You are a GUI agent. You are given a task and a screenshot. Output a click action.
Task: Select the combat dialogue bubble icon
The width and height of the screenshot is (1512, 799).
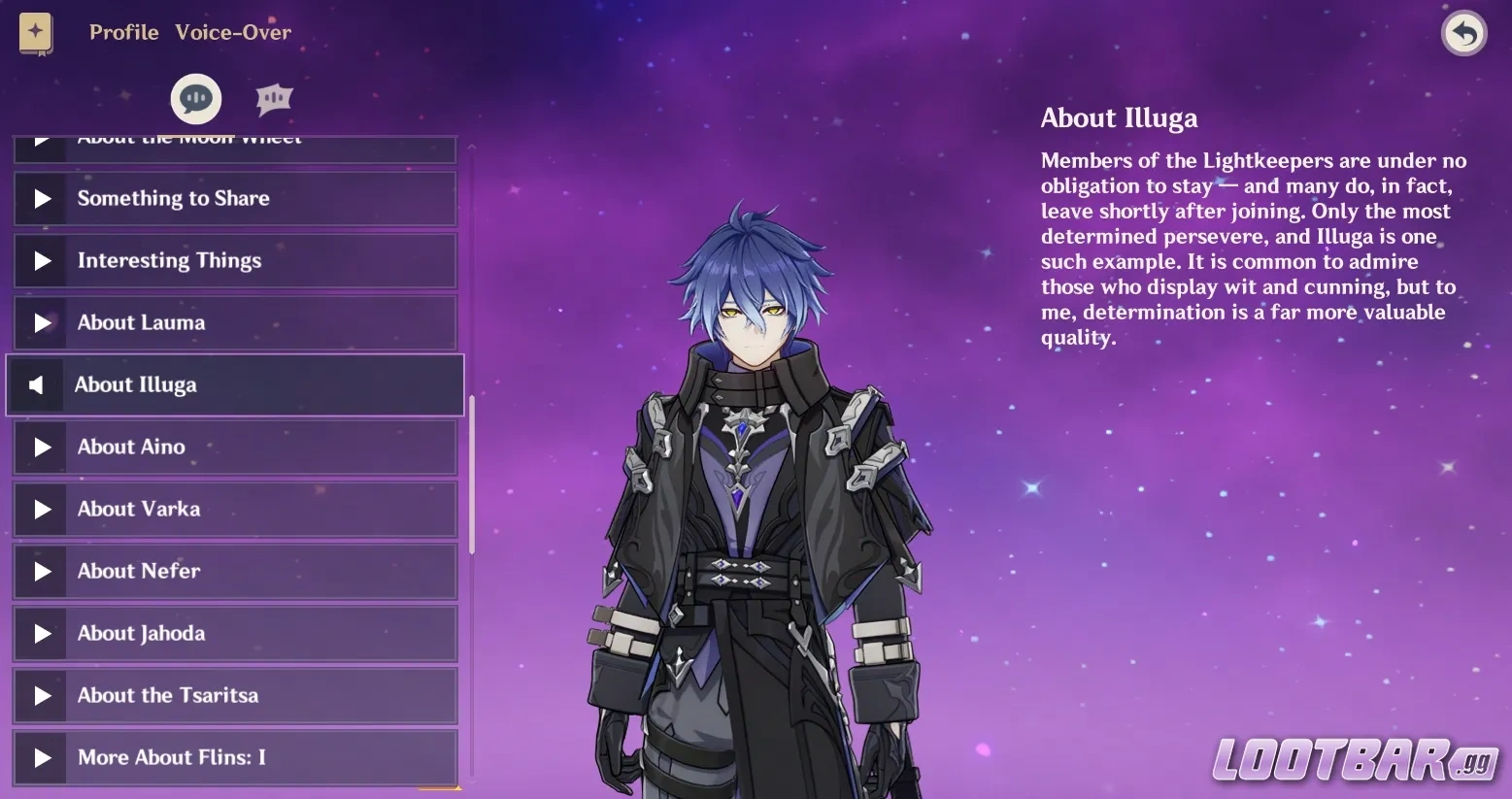[273, 97]
